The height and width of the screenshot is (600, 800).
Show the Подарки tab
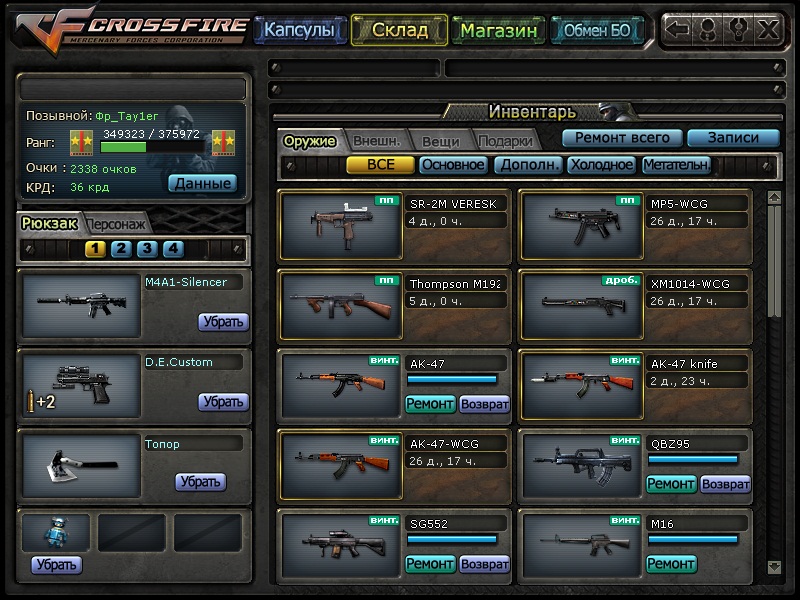pos(504,141)
